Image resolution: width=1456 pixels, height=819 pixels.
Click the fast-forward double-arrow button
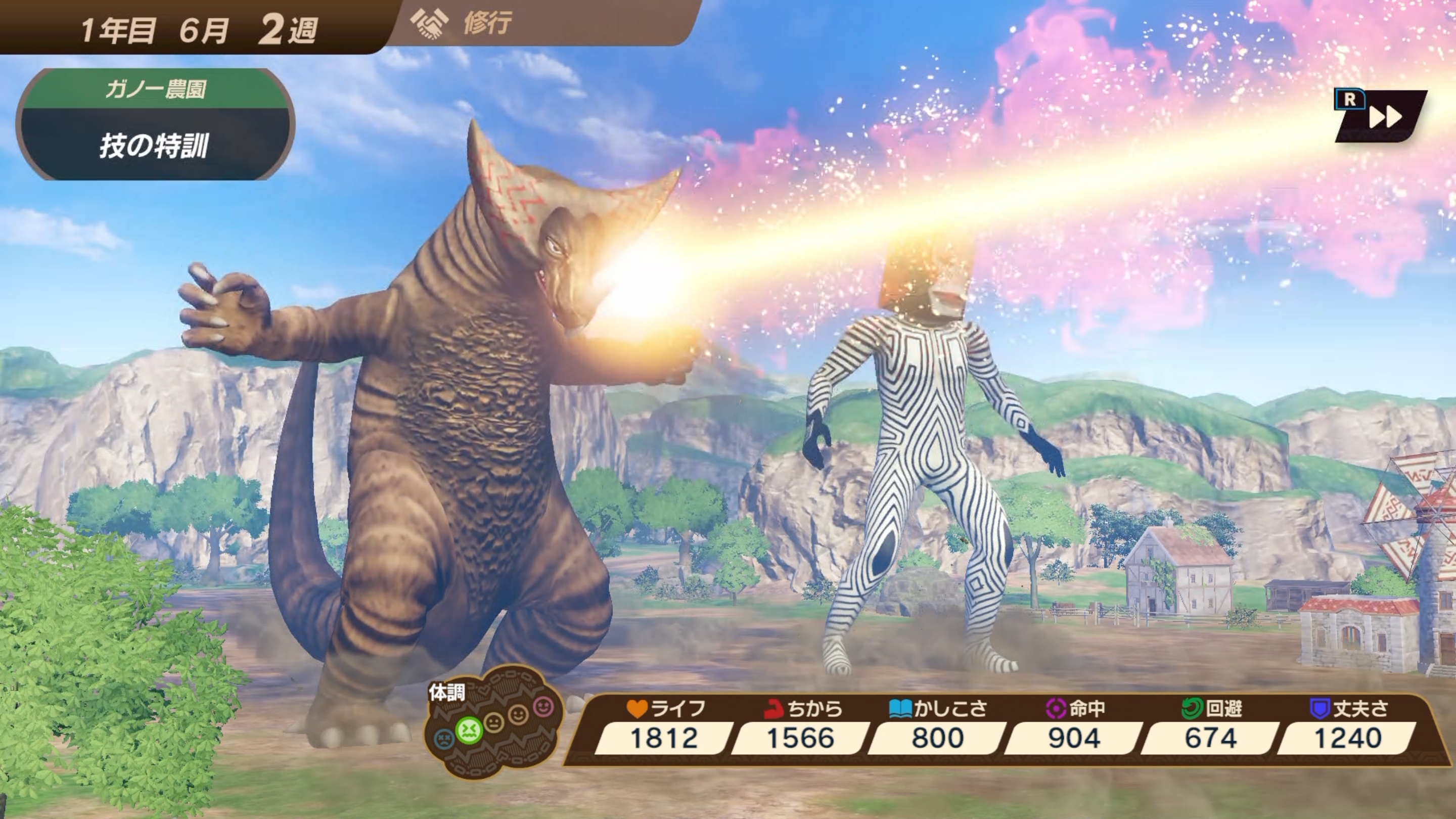tap(1384, 118)
